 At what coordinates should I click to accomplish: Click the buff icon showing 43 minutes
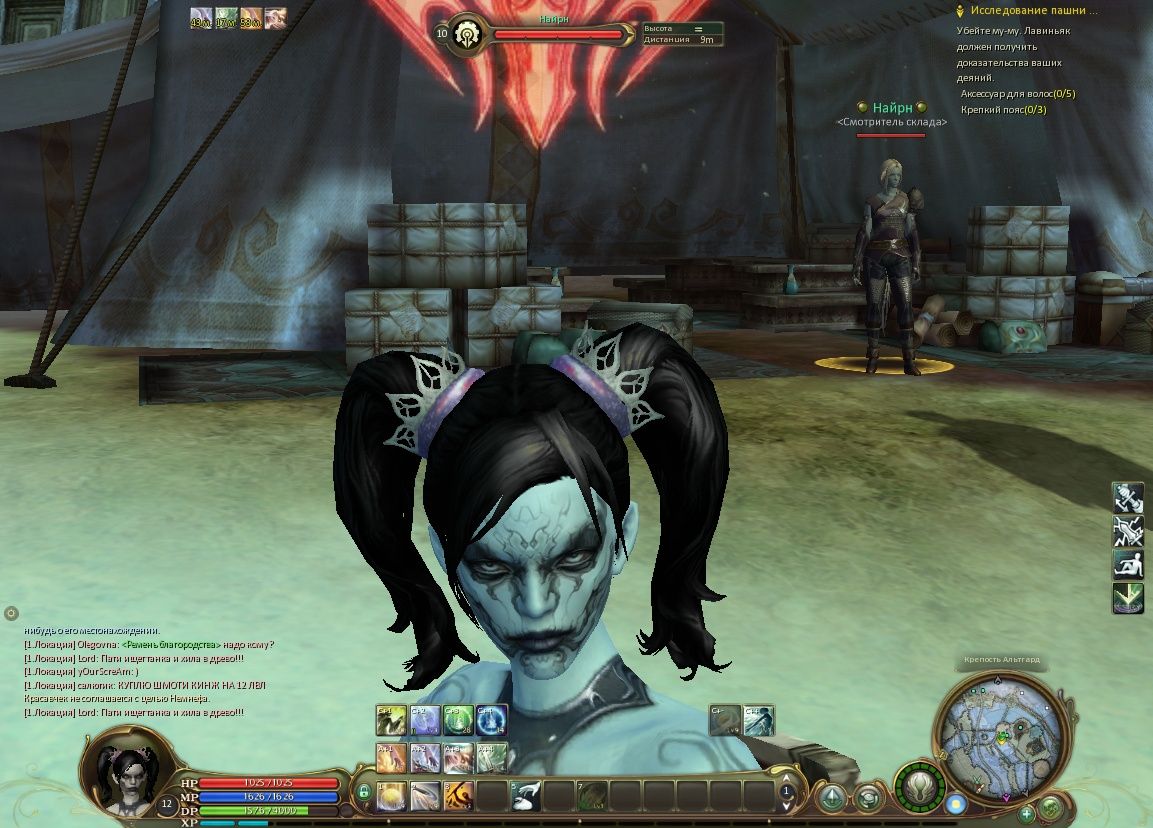pyautogui.click(x=201, y=17)
